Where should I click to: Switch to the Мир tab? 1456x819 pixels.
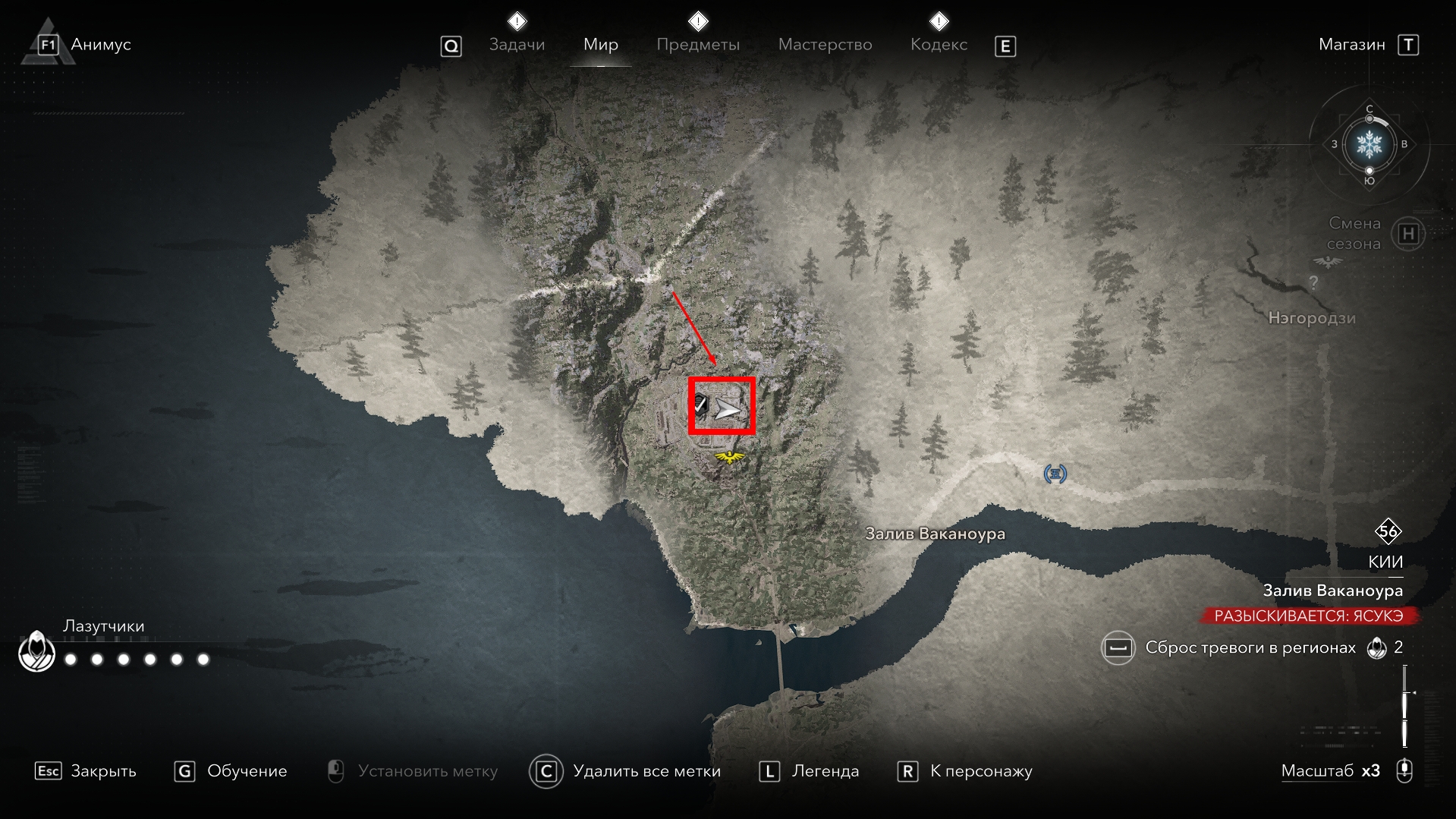(x=600, y=45)
